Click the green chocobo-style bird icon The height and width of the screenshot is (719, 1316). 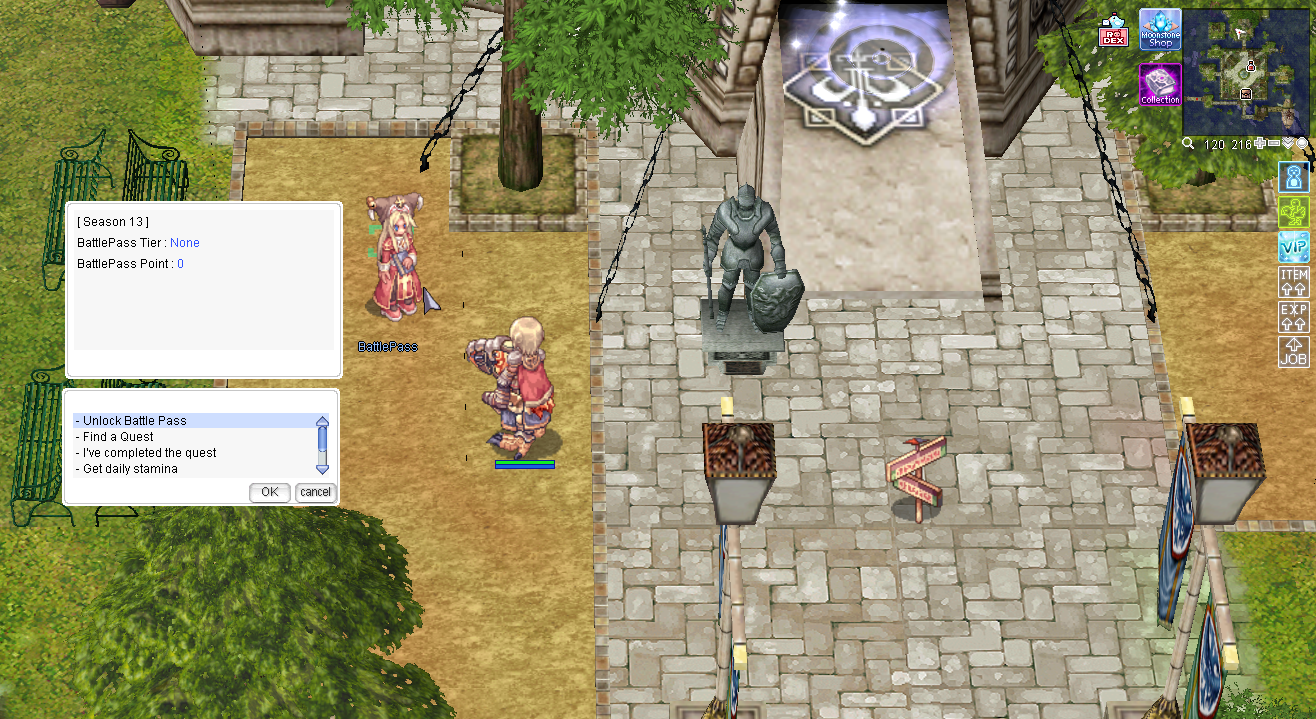1293,212
